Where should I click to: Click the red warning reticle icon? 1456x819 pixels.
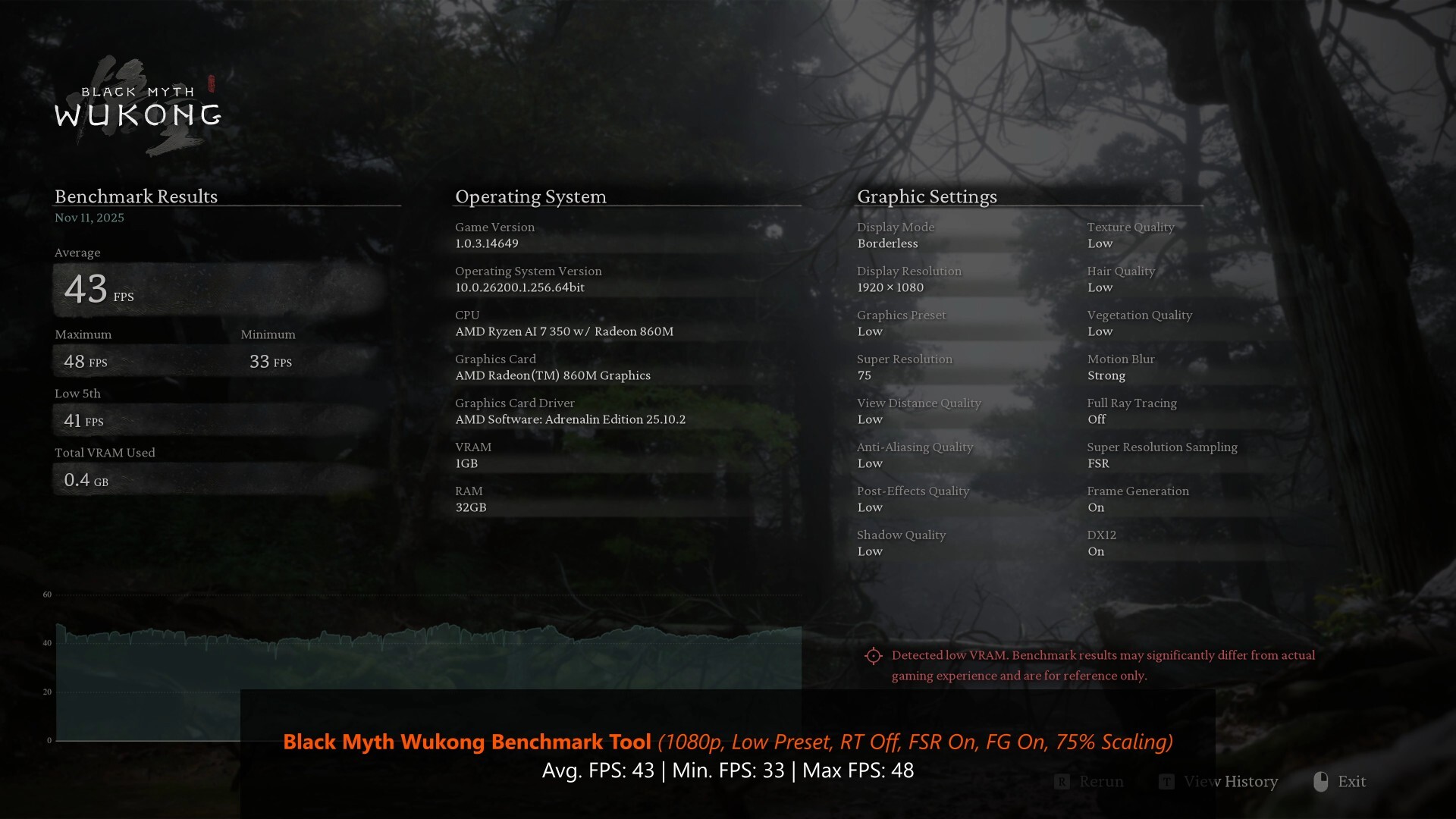coord(874,655)
